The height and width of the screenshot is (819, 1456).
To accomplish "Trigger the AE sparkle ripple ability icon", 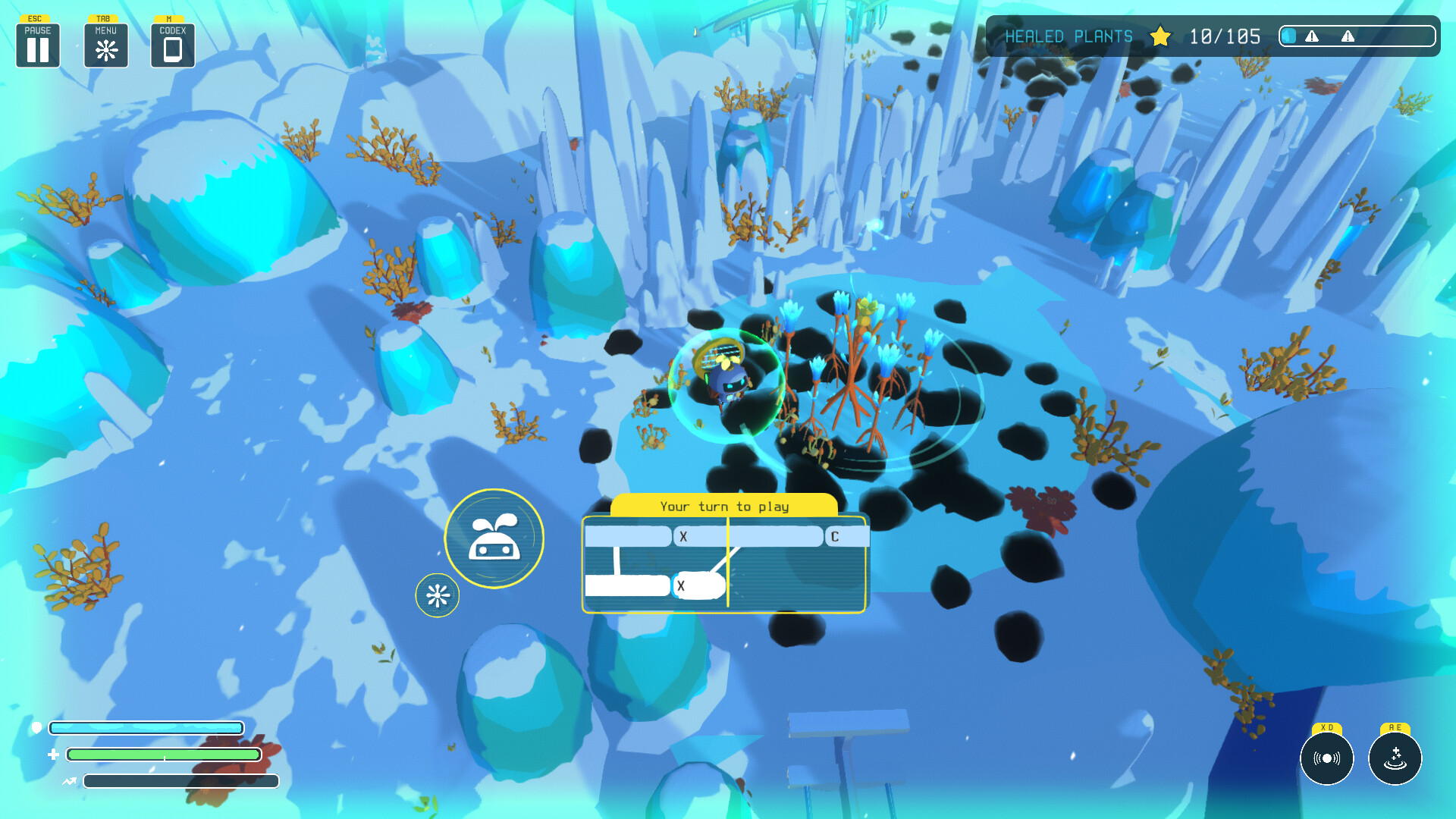I will pyautogui.click(x=1394, y=758).
